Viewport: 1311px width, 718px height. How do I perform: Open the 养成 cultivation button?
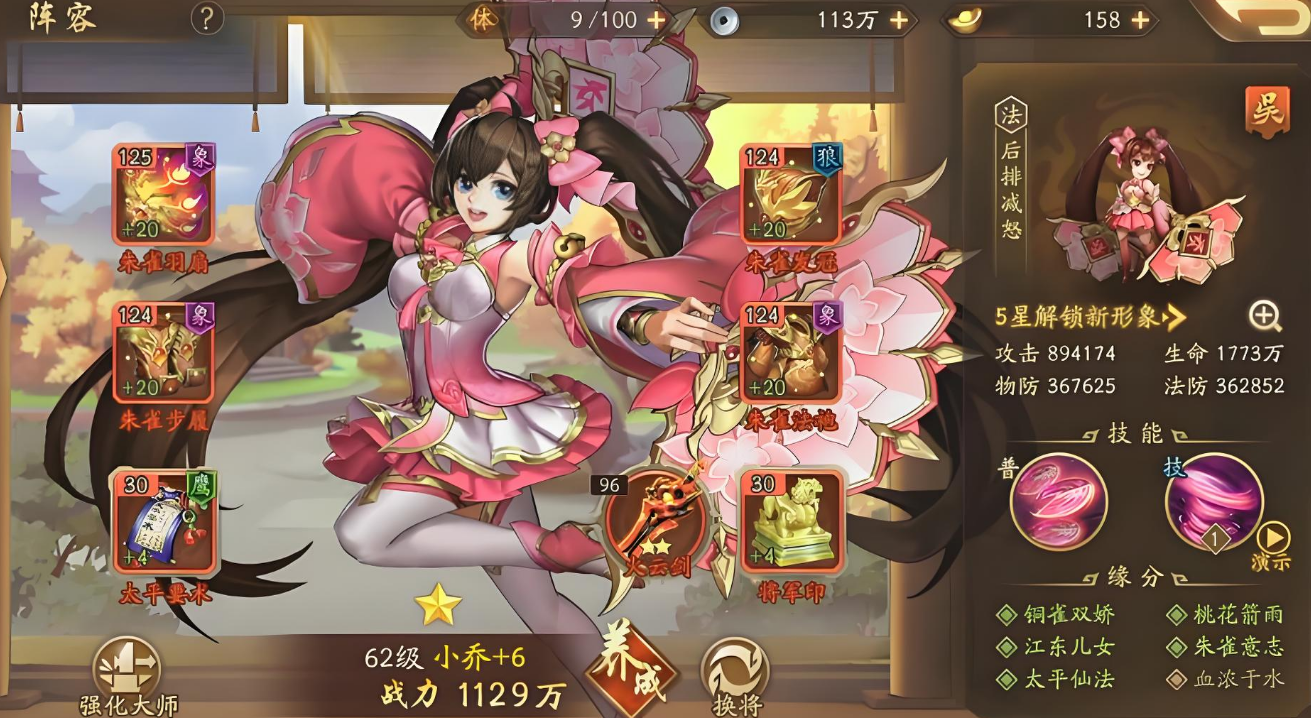631,672
